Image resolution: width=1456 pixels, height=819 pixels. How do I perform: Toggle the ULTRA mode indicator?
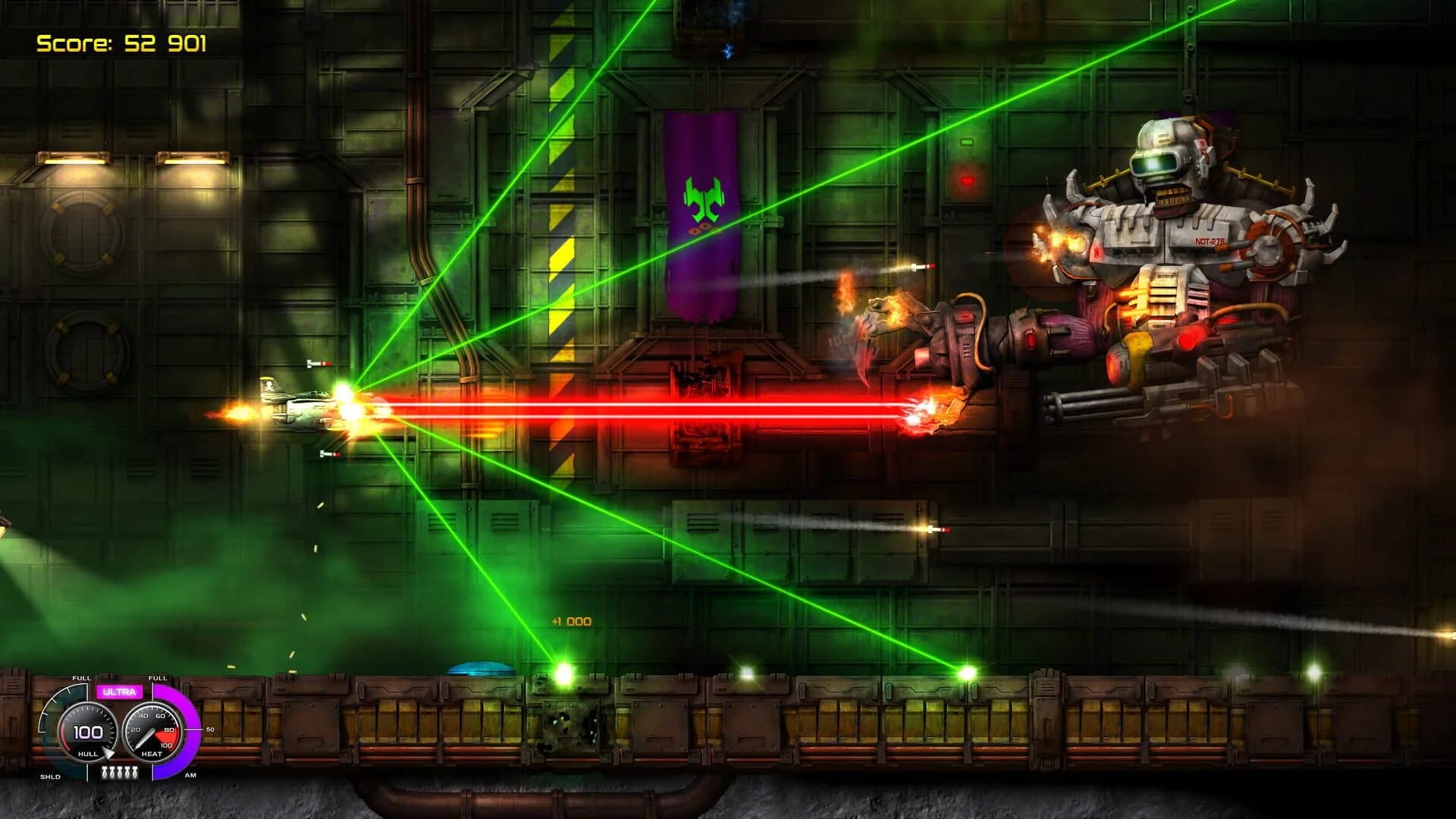coord(118,692)
